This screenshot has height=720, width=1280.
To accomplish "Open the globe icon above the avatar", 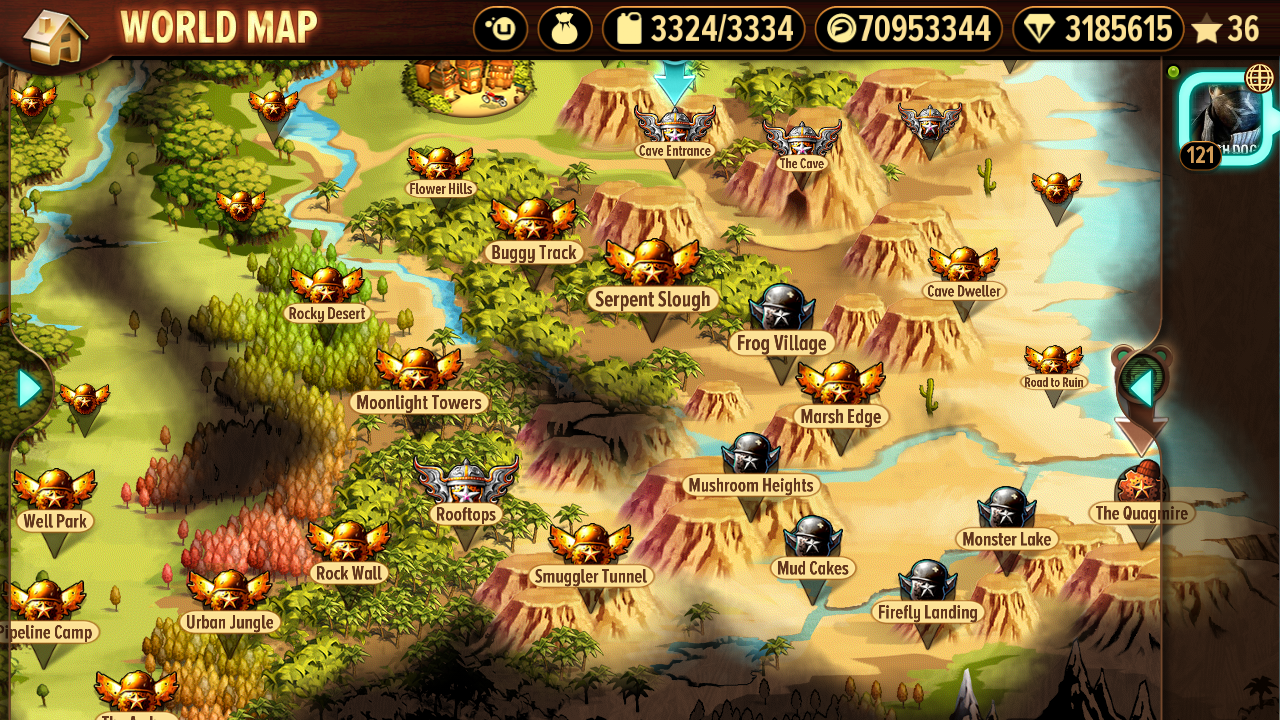I will [1259, 78].
